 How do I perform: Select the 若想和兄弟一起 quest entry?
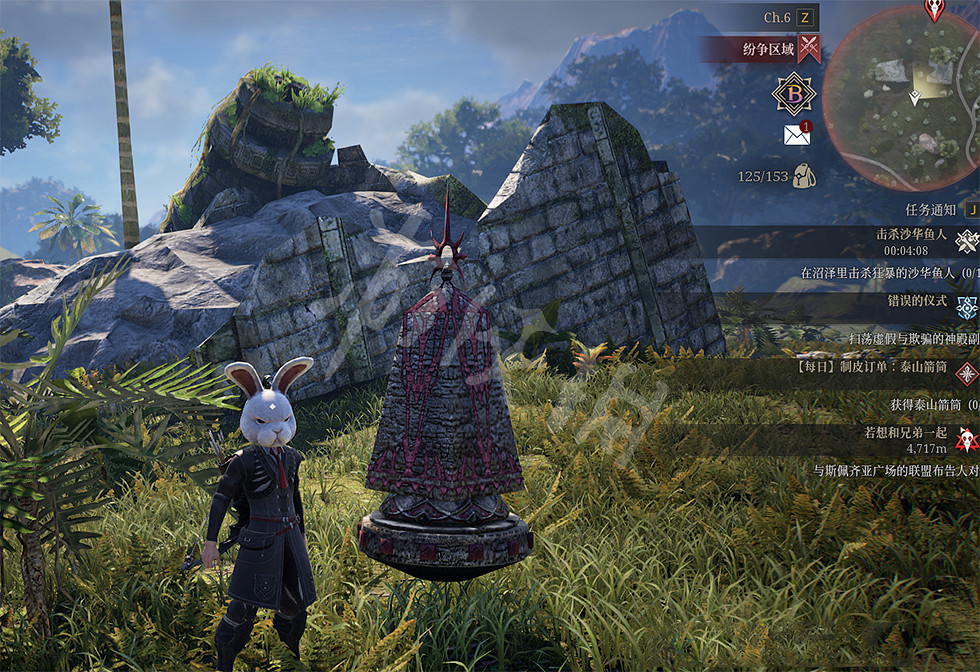coord(905,435)
